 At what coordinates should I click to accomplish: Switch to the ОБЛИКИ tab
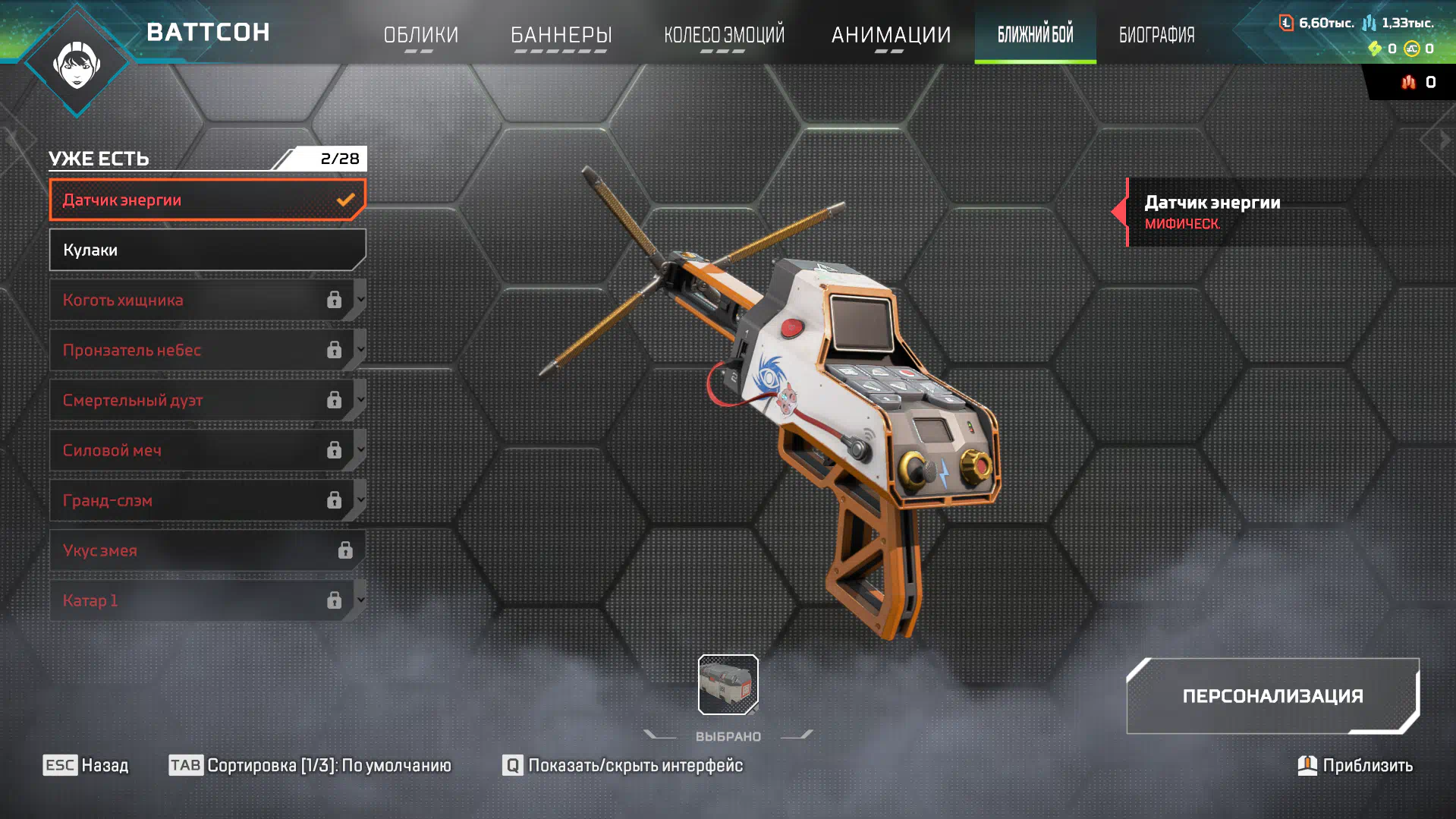[x=421, y=35]
